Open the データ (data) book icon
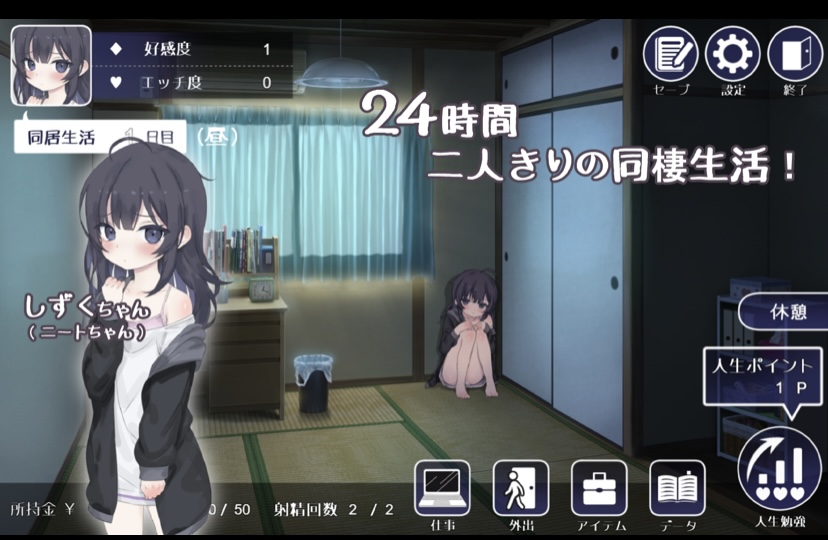 click(x=677, y=488)
